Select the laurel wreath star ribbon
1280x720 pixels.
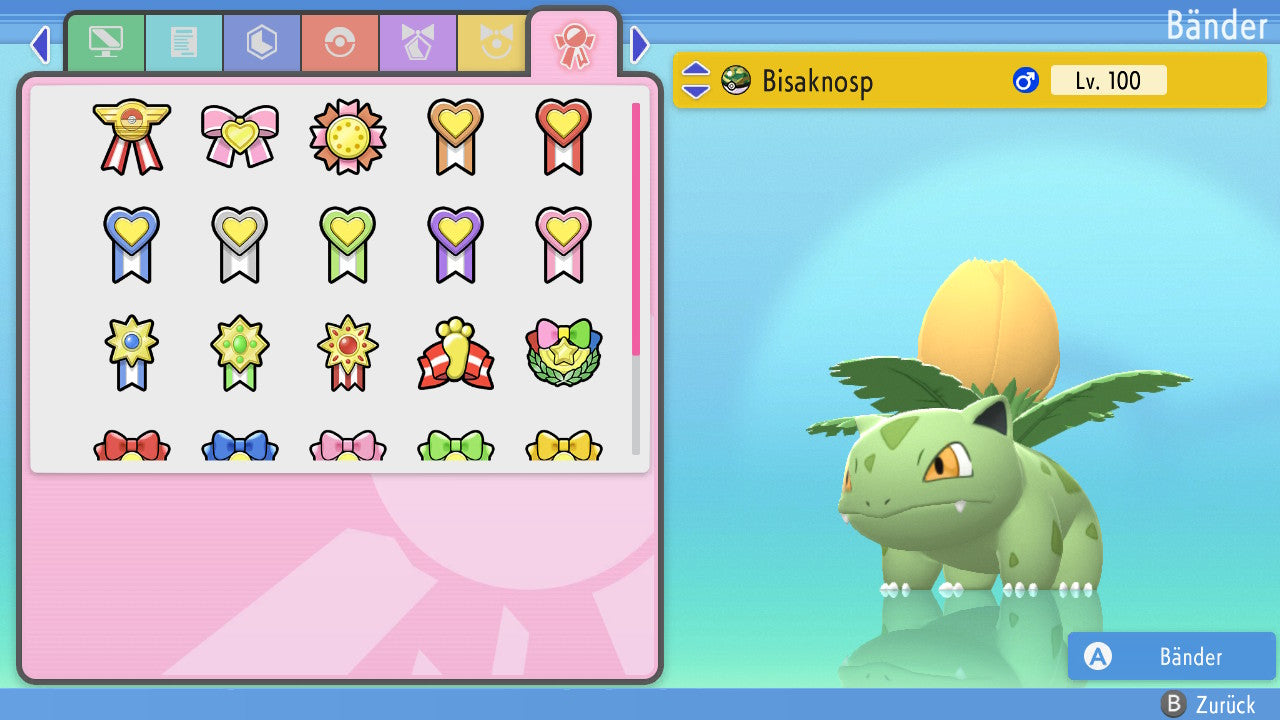pos(564,354)
